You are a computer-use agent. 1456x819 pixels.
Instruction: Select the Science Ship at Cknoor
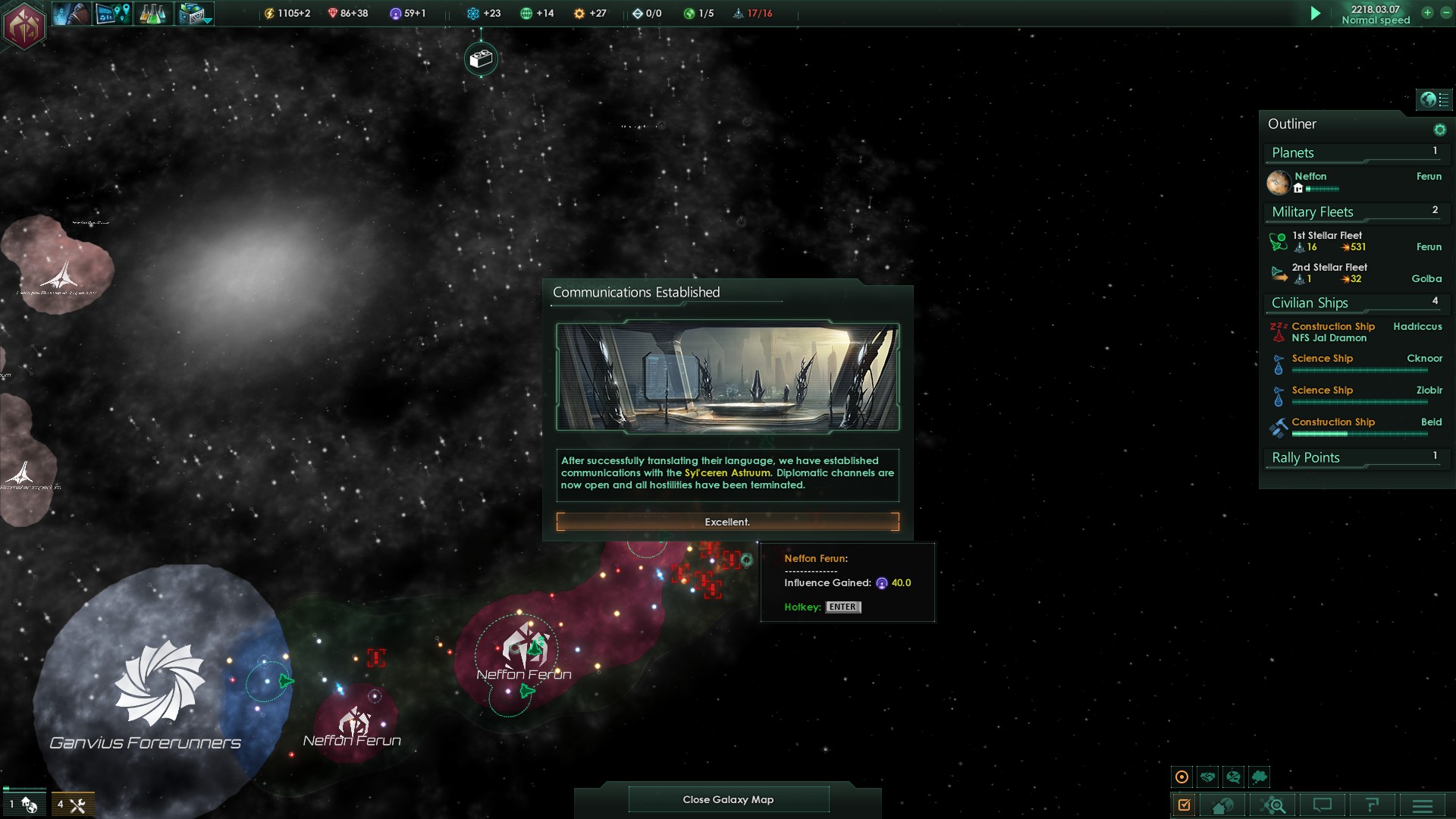tap(1323, 359)
